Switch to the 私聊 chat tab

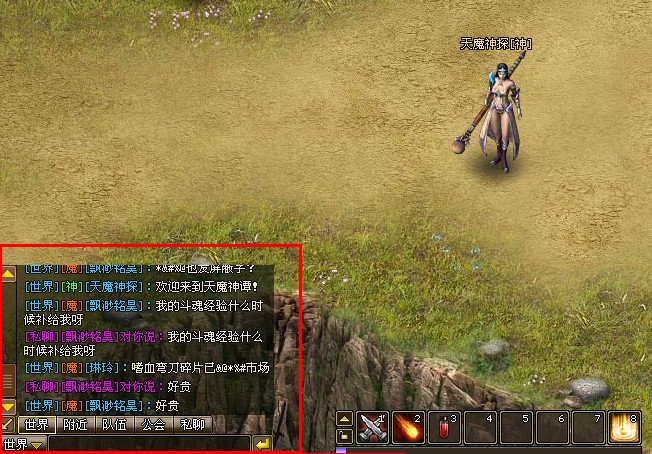(192, 425)
